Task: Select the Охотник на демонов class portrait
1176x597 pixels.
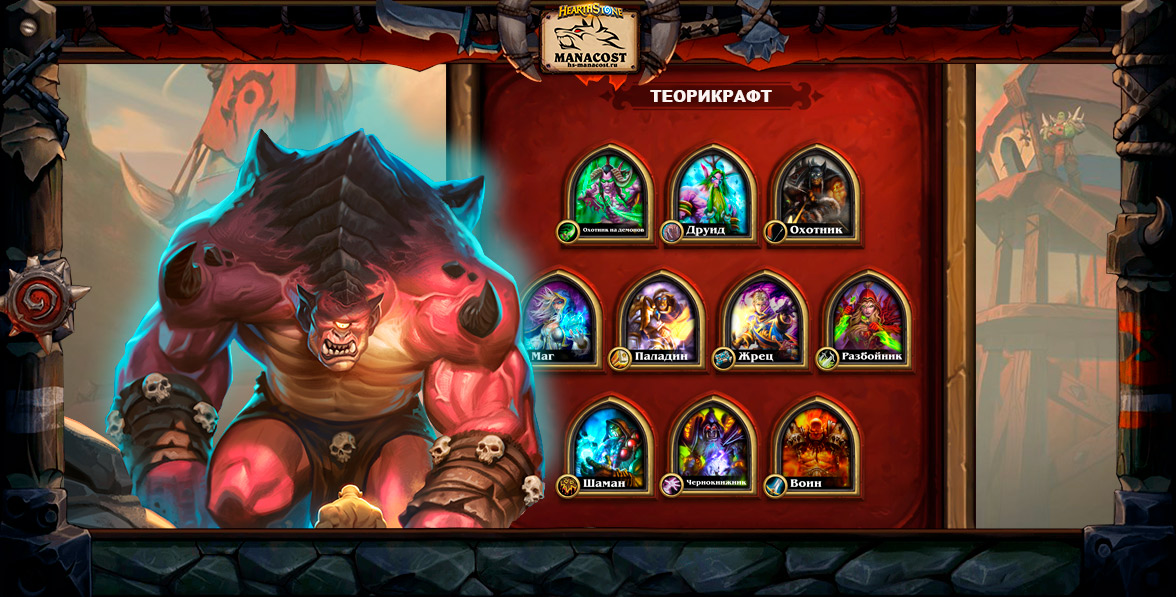Action: 611,190
